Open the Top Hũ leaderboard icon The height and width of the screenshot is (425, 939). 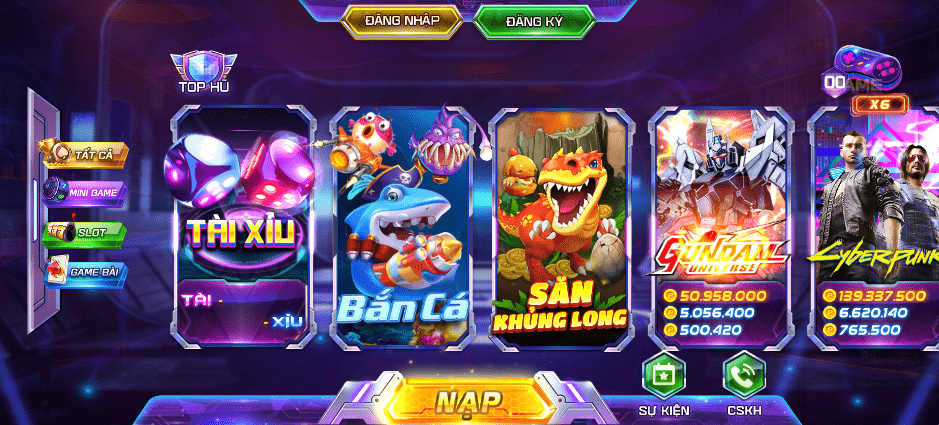(204, 72)
